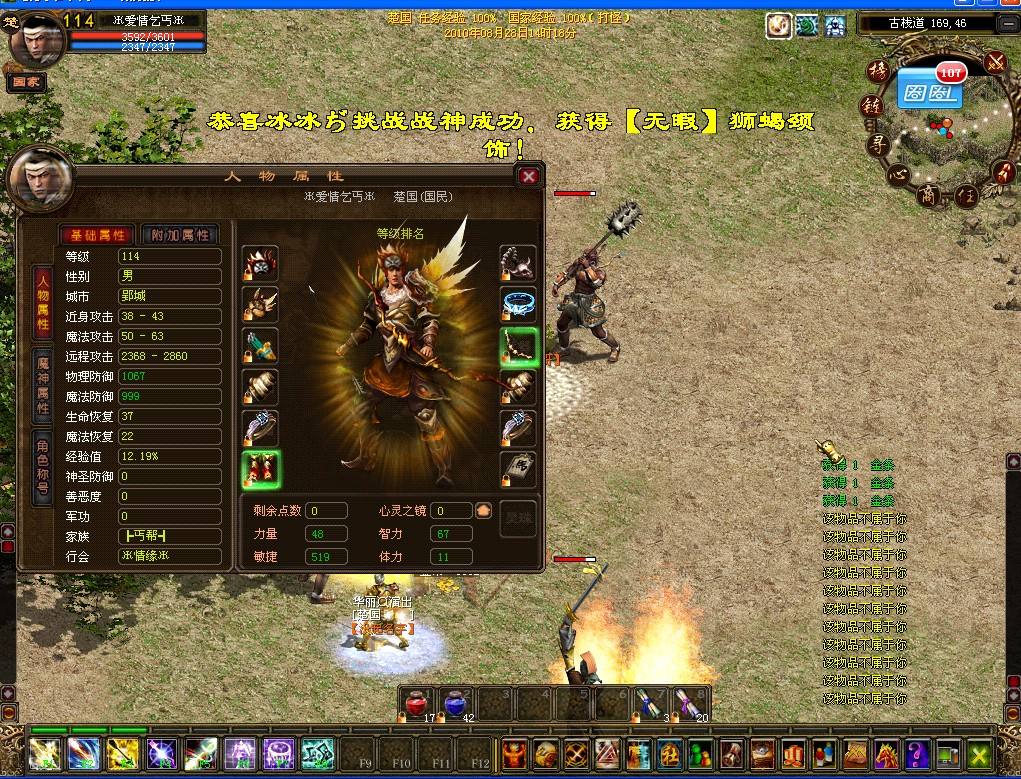Open the 角色称号 side tab
This screenshot has width=1021, height=779.
43,468
